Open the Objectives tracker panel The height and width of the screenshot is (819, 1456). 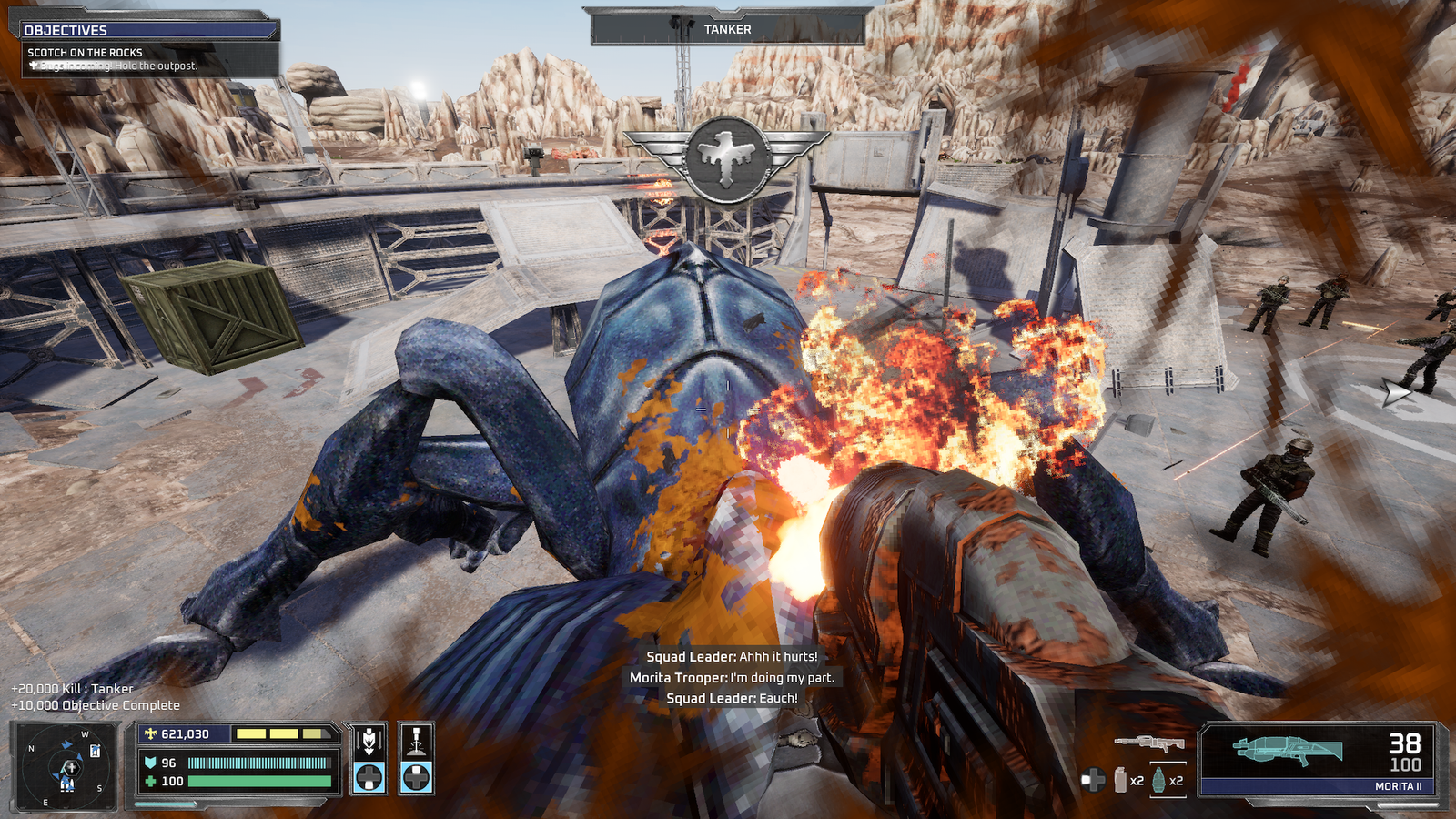(x=146, y=30)
